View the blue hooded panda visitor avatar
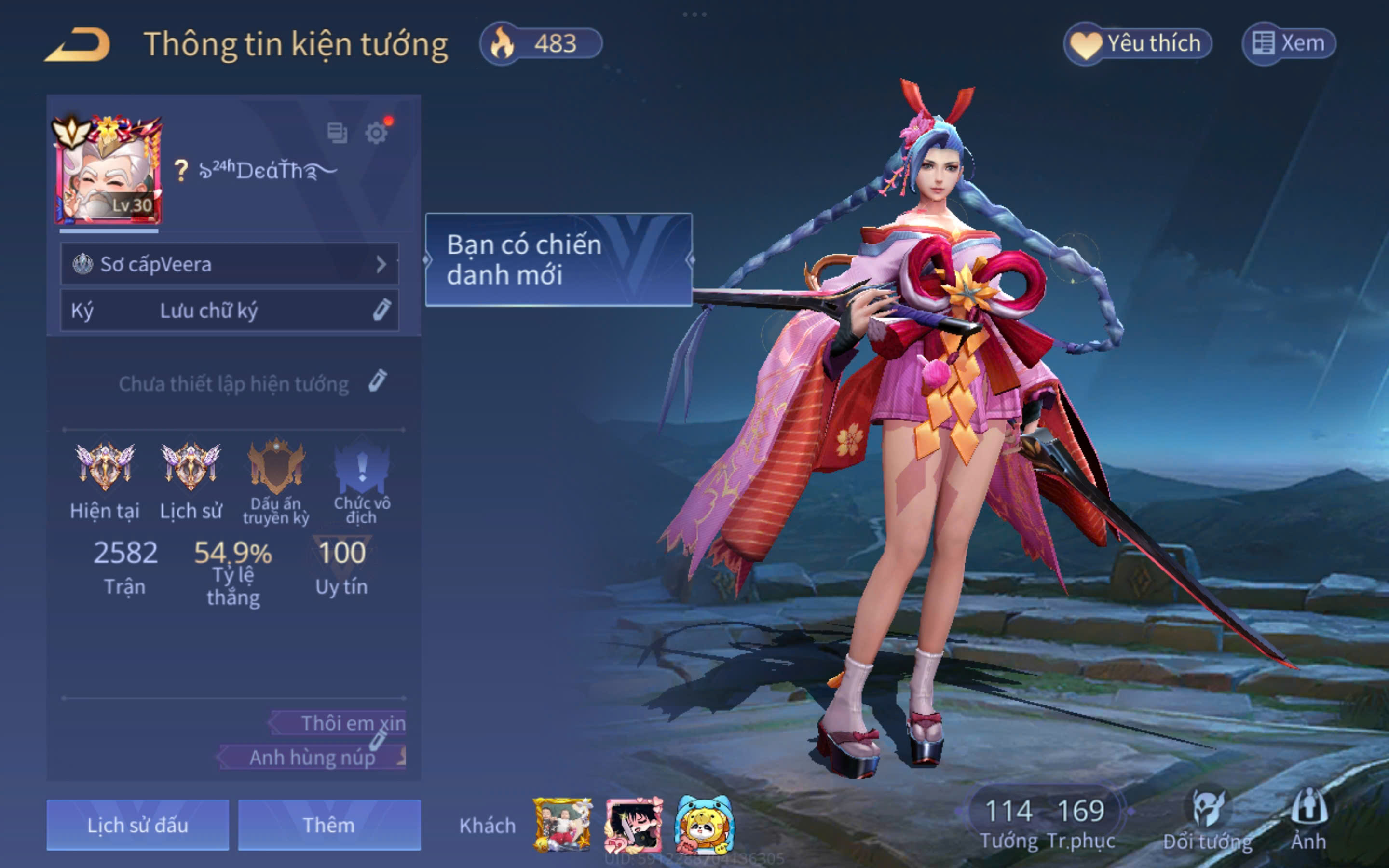Screen dimensions: 1389x868 pyautogui.click(x=704, y=825)
